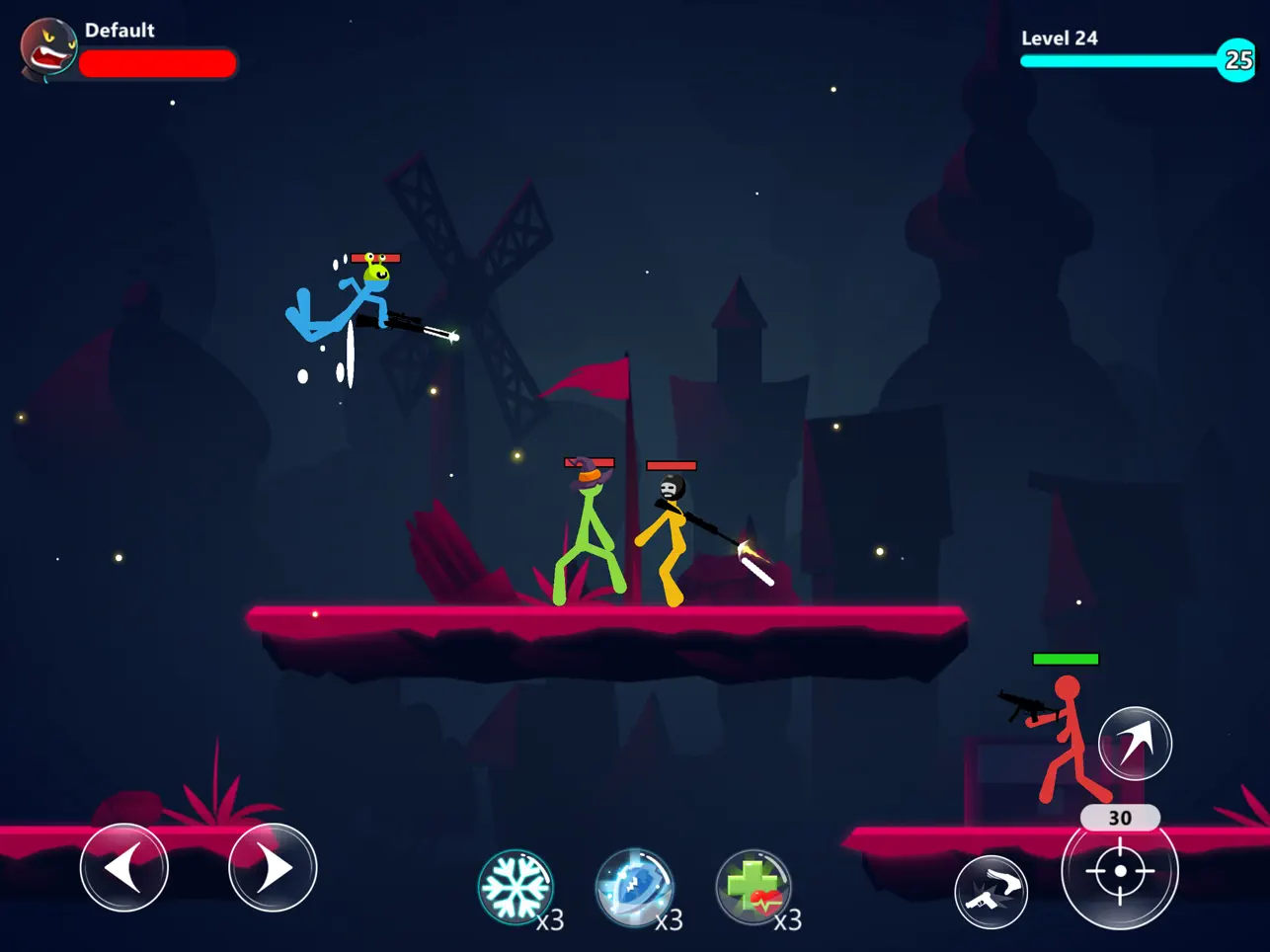Activate the blue shield skill
This screenshot has height=952, width=1270.
(x=636, y=888)
